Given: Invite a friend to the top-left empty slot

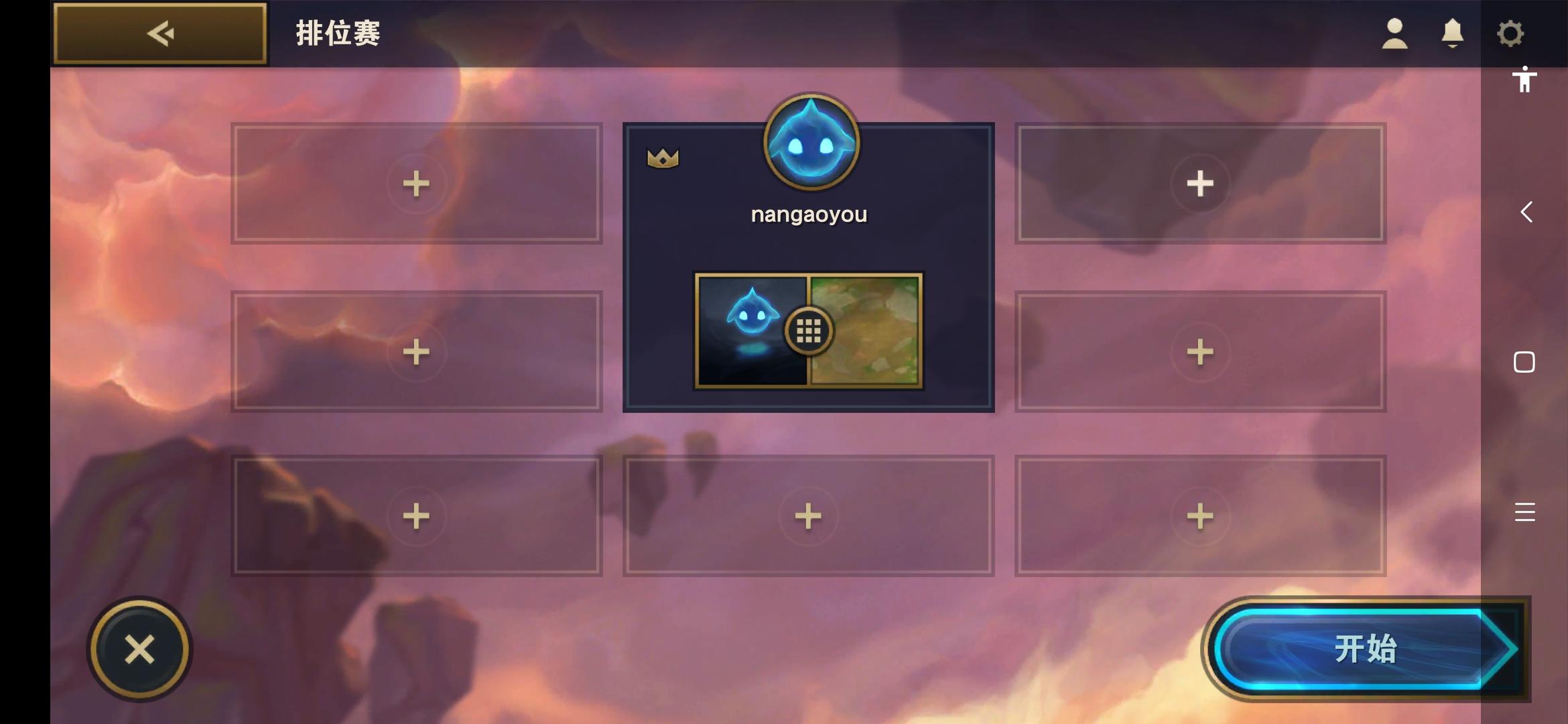Looking at the screenshot, I should (x=417, y=184).
